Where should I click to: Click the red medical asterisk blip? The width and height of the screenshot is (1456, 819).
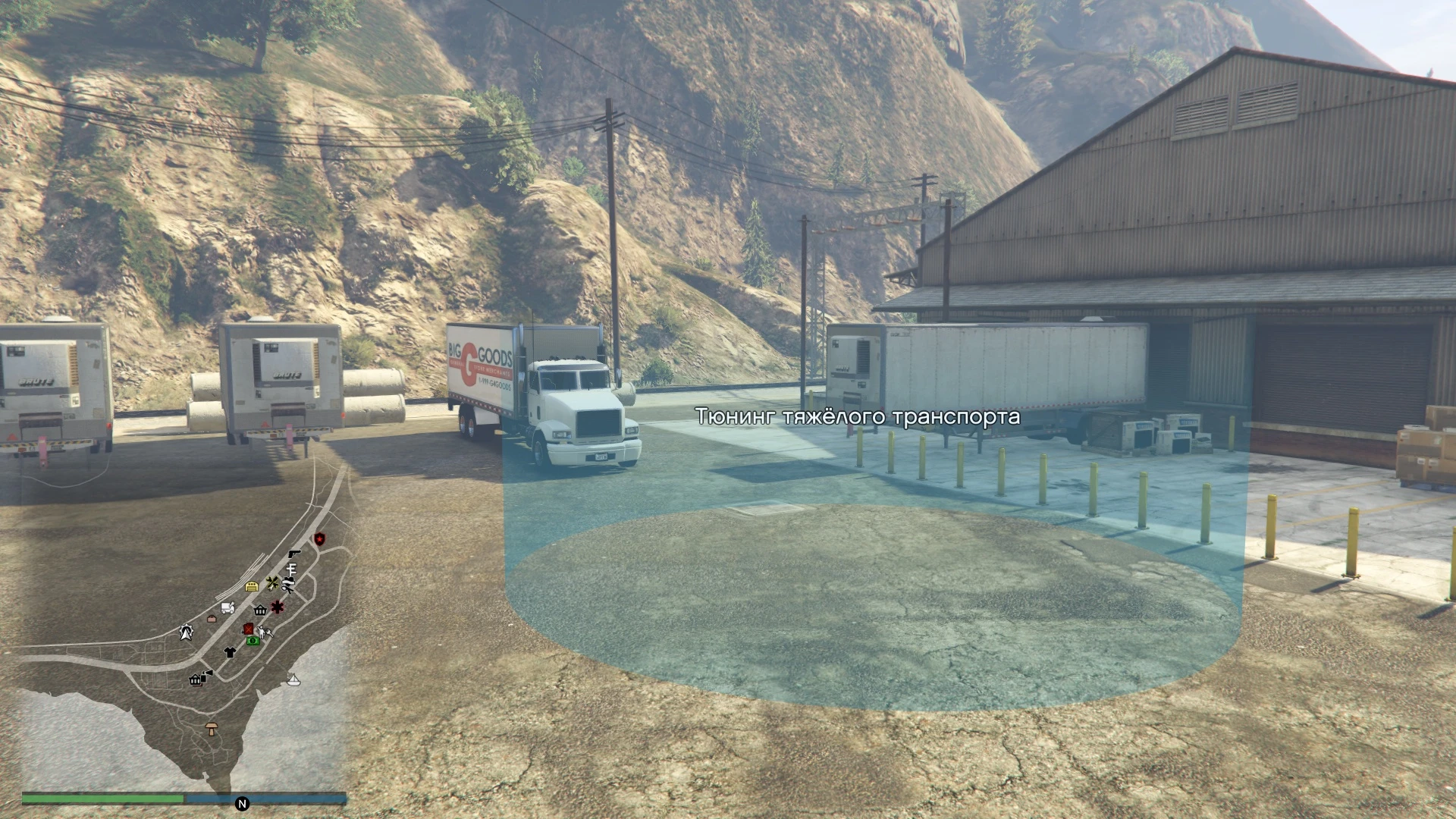[278, 607]
